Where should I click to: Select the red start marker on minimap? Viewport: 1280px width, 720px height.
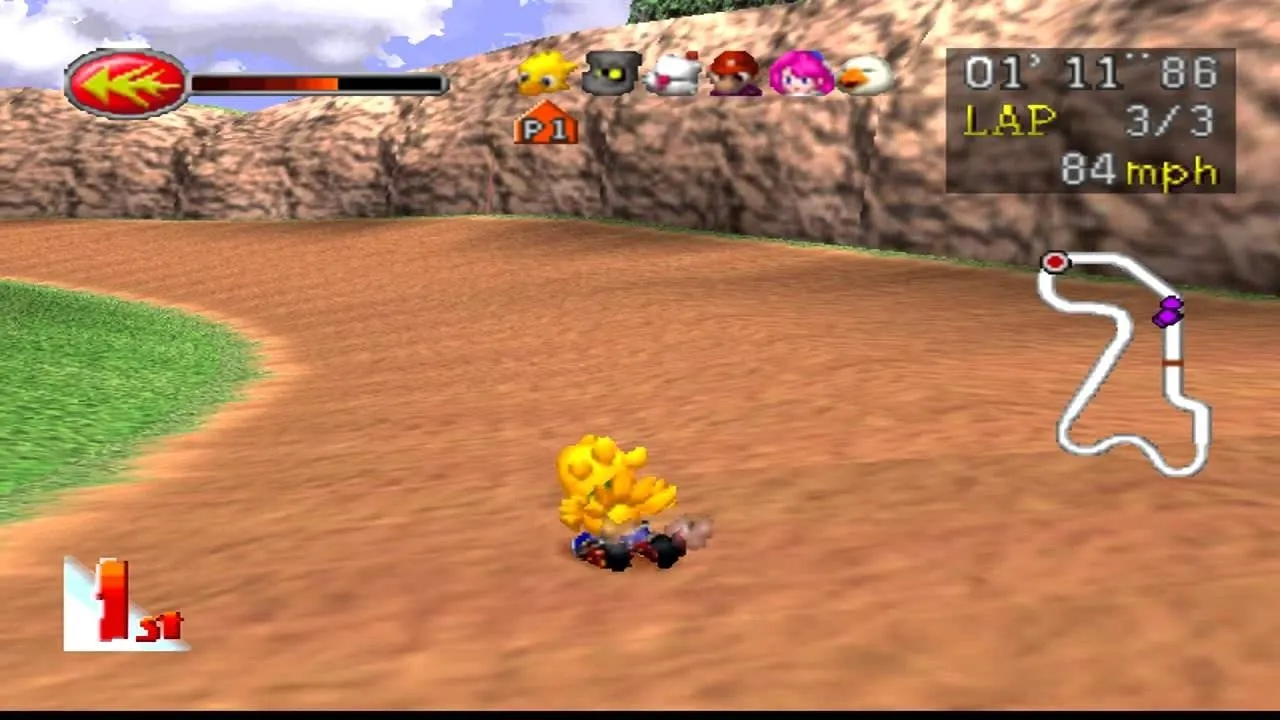(1055, 262)
